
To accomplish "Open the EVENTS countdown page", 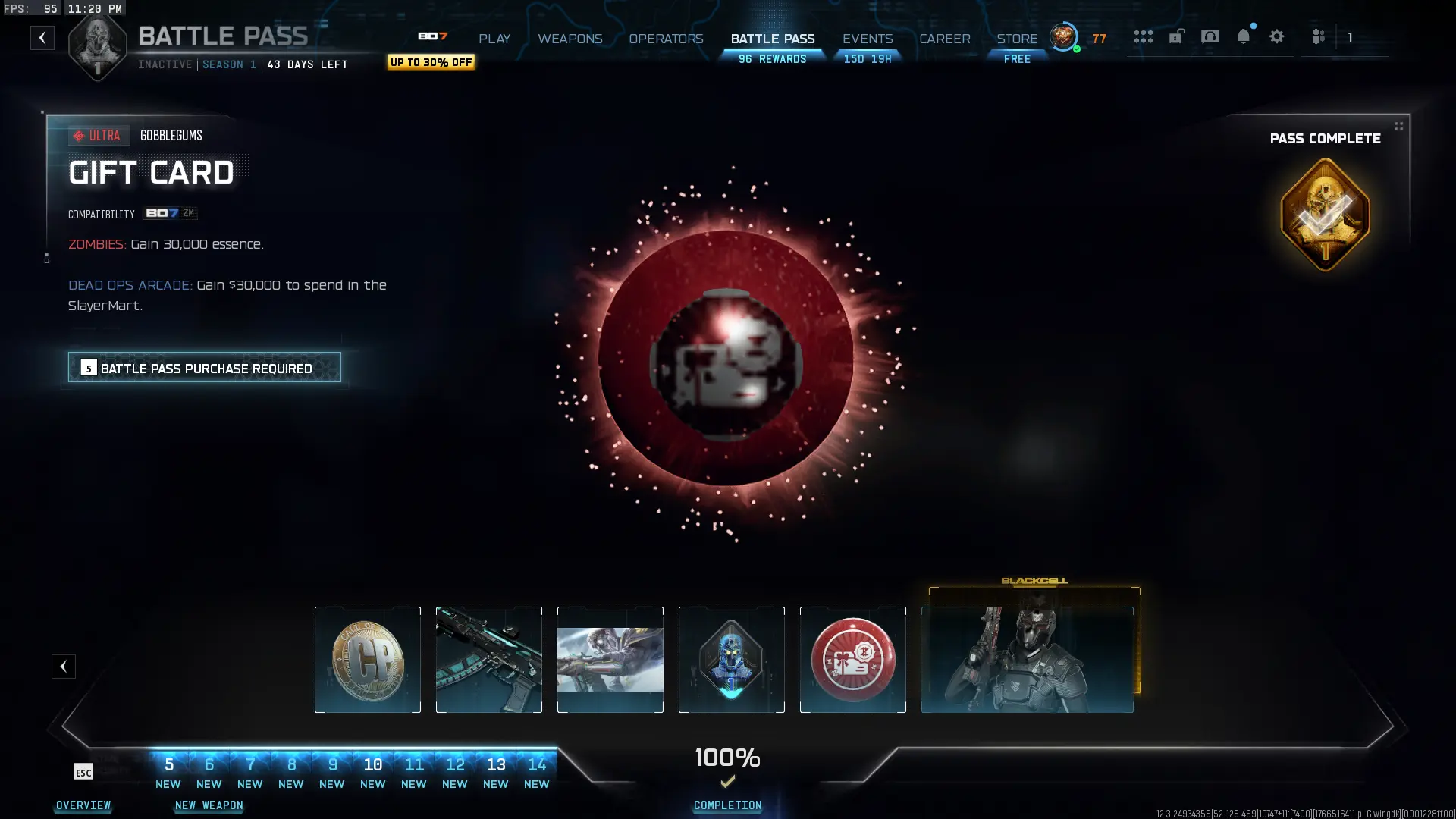I will (x=867, y=39).
